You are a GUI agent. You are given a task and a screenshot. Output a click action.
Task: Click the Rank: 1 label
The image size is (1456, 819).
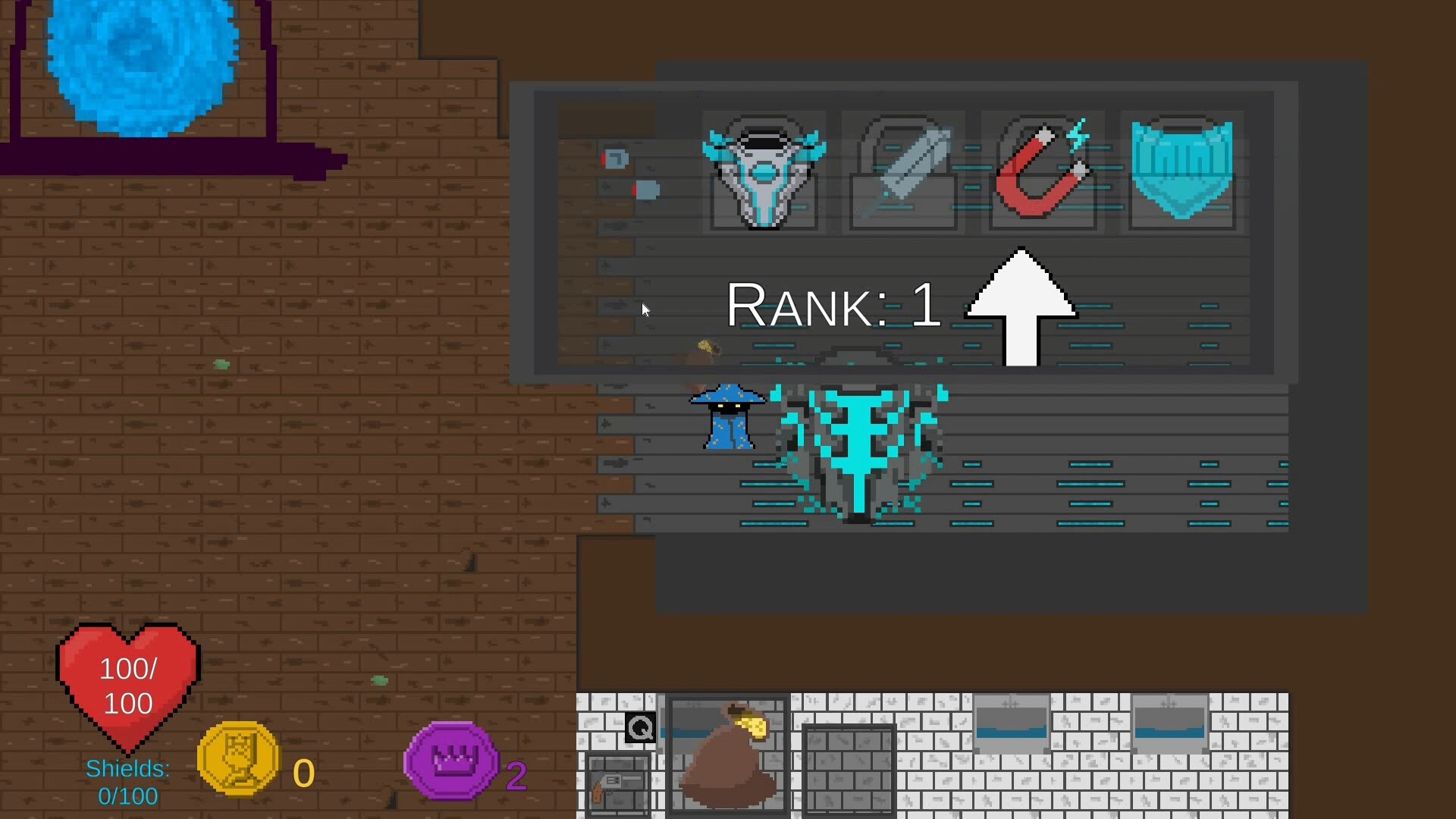[833, 303]
